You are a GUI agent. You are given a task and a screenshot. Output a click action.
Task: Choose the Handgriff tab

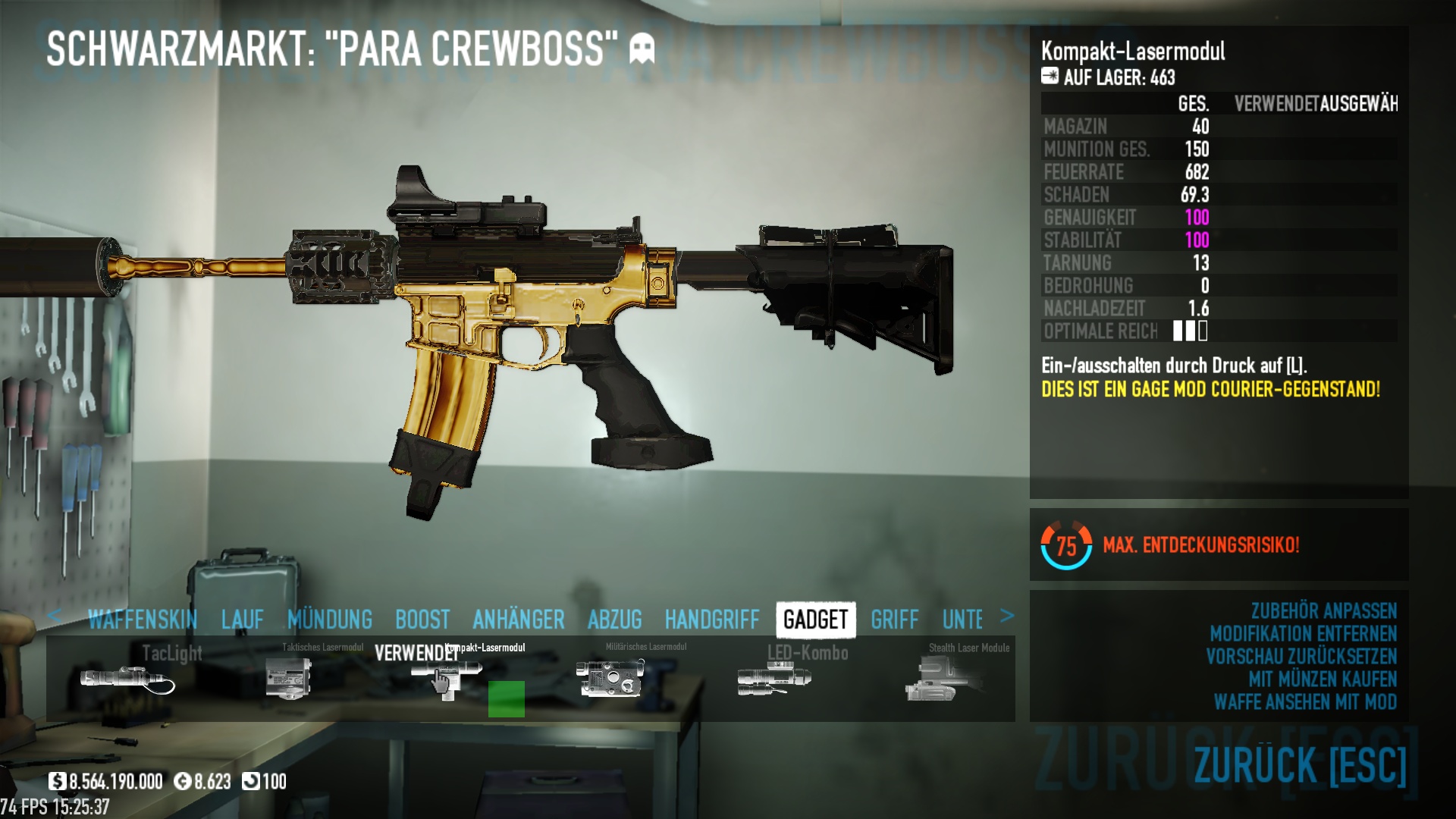(x=712, y=620)
